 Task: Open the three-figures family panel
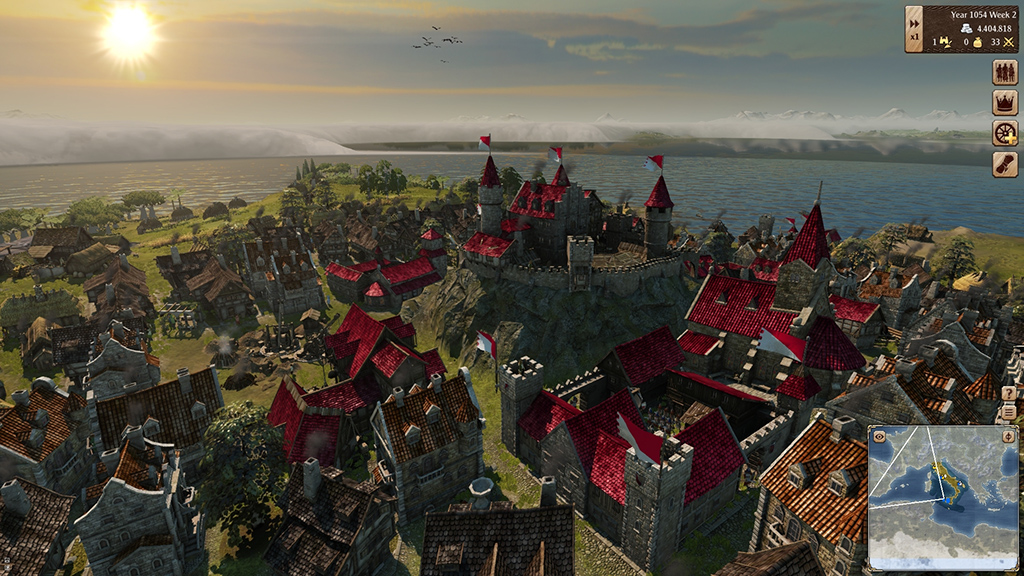[1004, 72]
